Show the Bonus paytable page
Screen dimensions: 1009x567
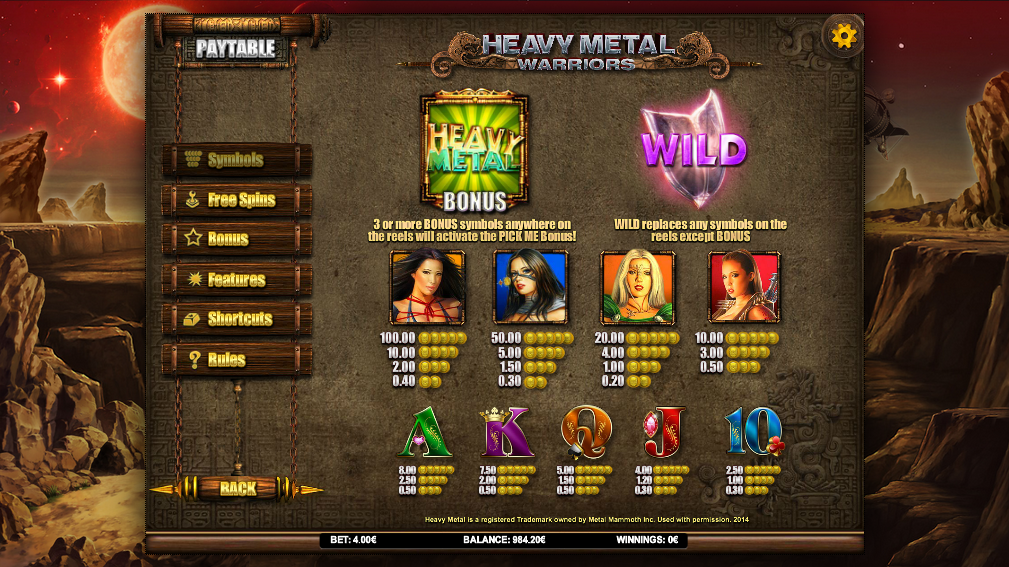(x=237, y=240)
